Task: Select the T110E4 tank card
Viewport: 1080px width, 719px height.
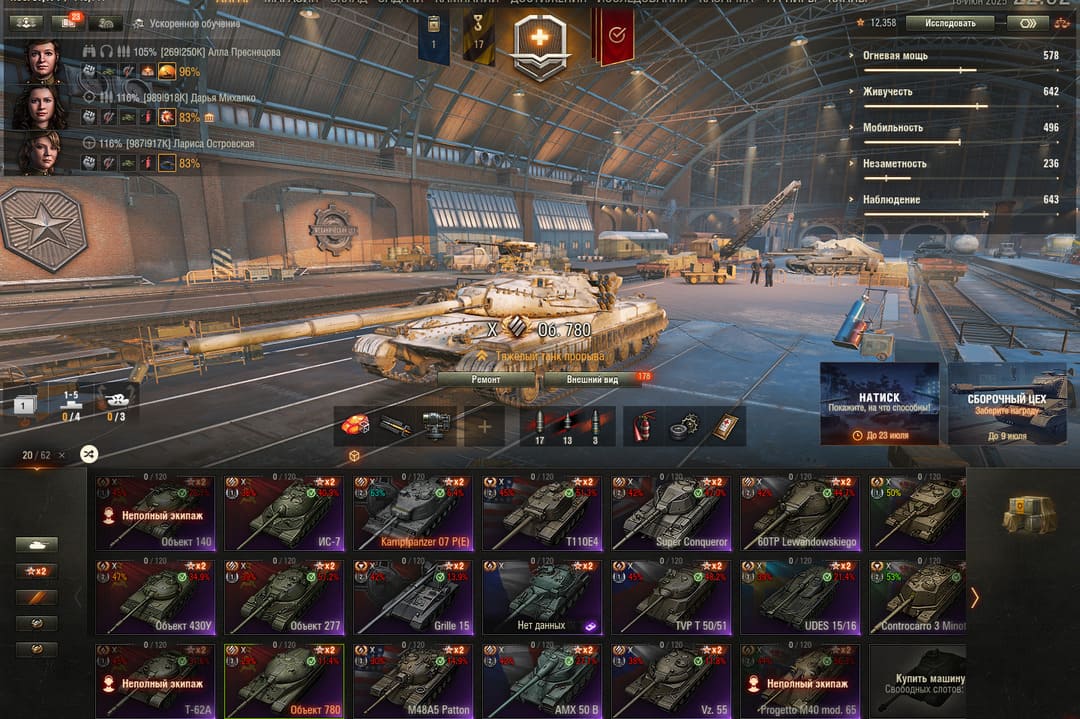Action: pos(542,513)
